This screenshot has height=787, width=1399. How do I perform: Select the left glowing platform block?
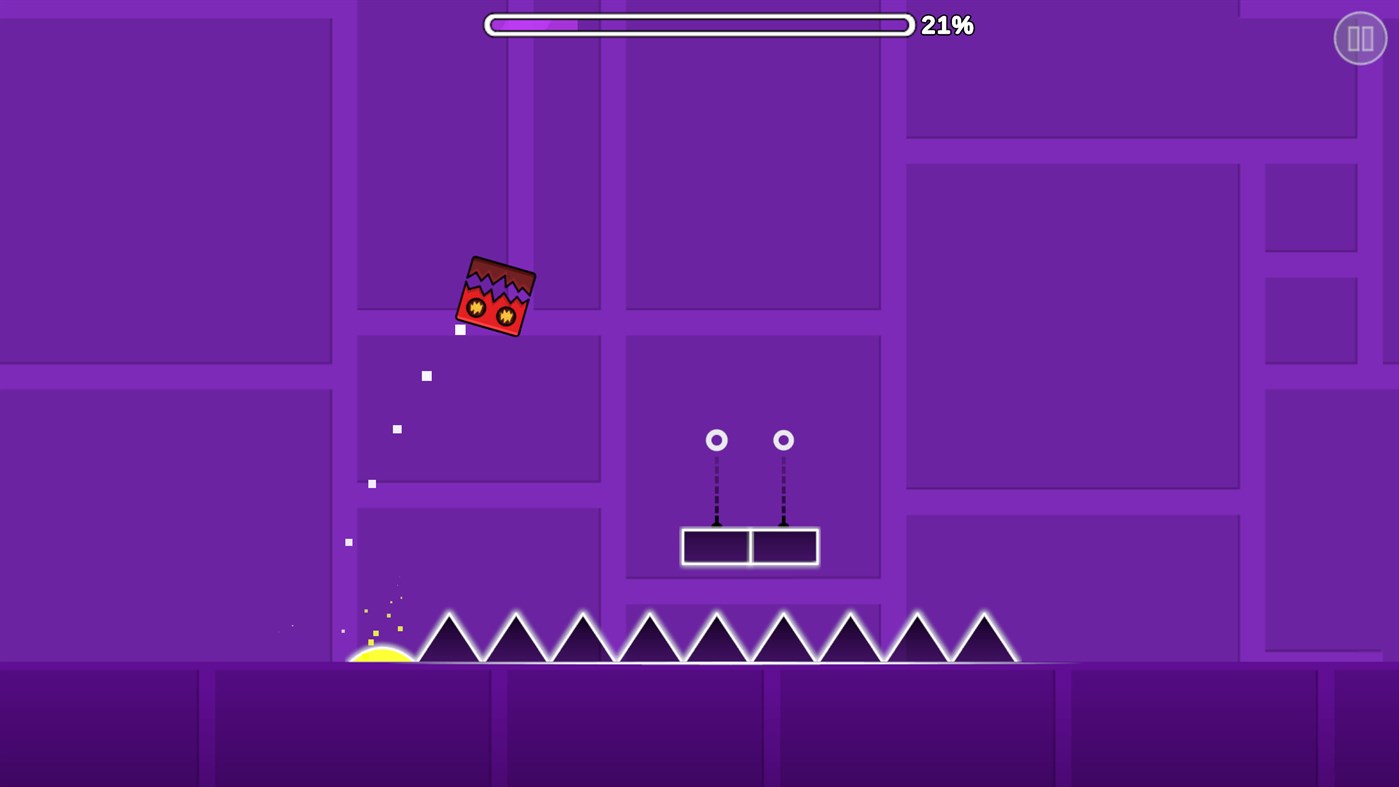(716, 547)
